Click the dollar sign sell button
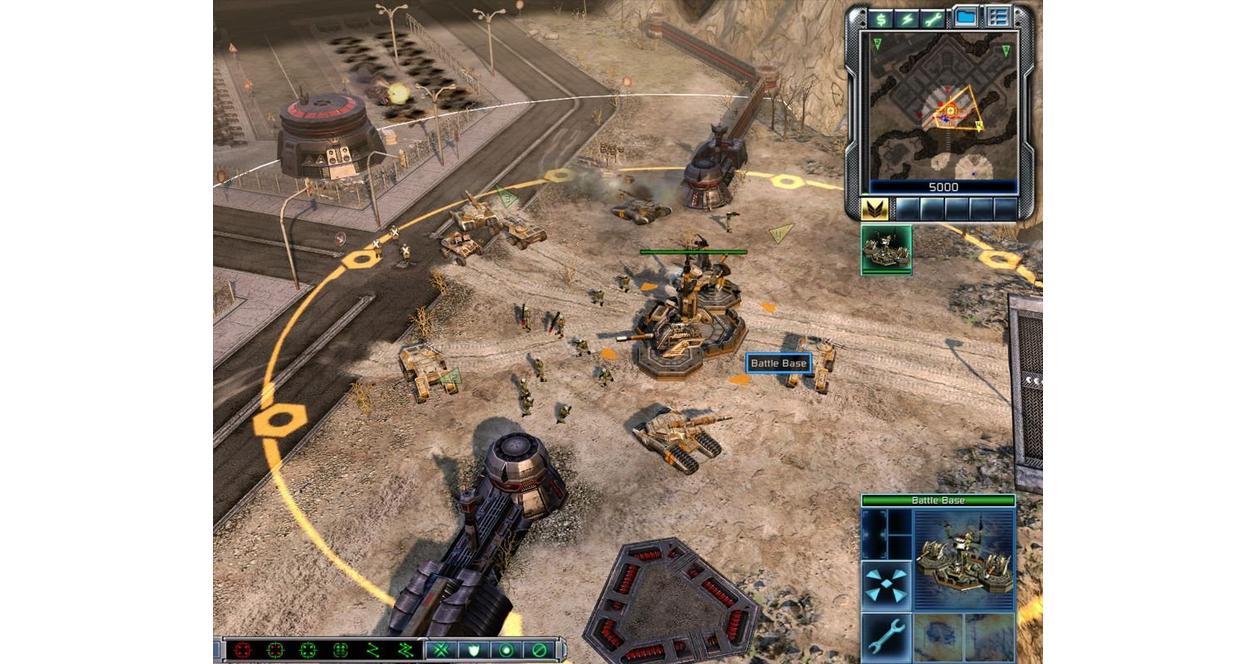The image size is (1256, 664). point(881,18)
